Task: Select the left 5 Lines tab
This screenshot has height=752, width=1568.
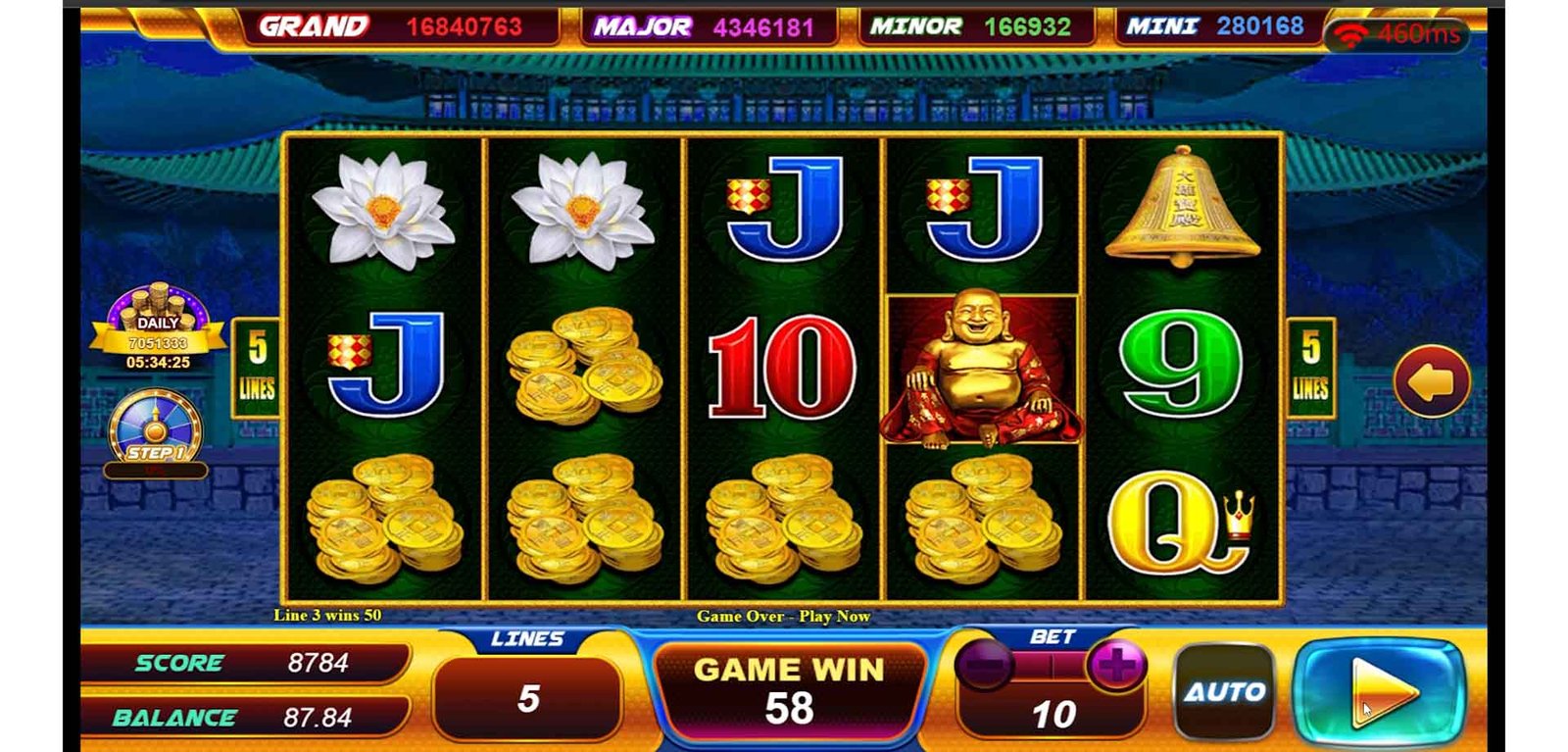Action: coord(257,368)
